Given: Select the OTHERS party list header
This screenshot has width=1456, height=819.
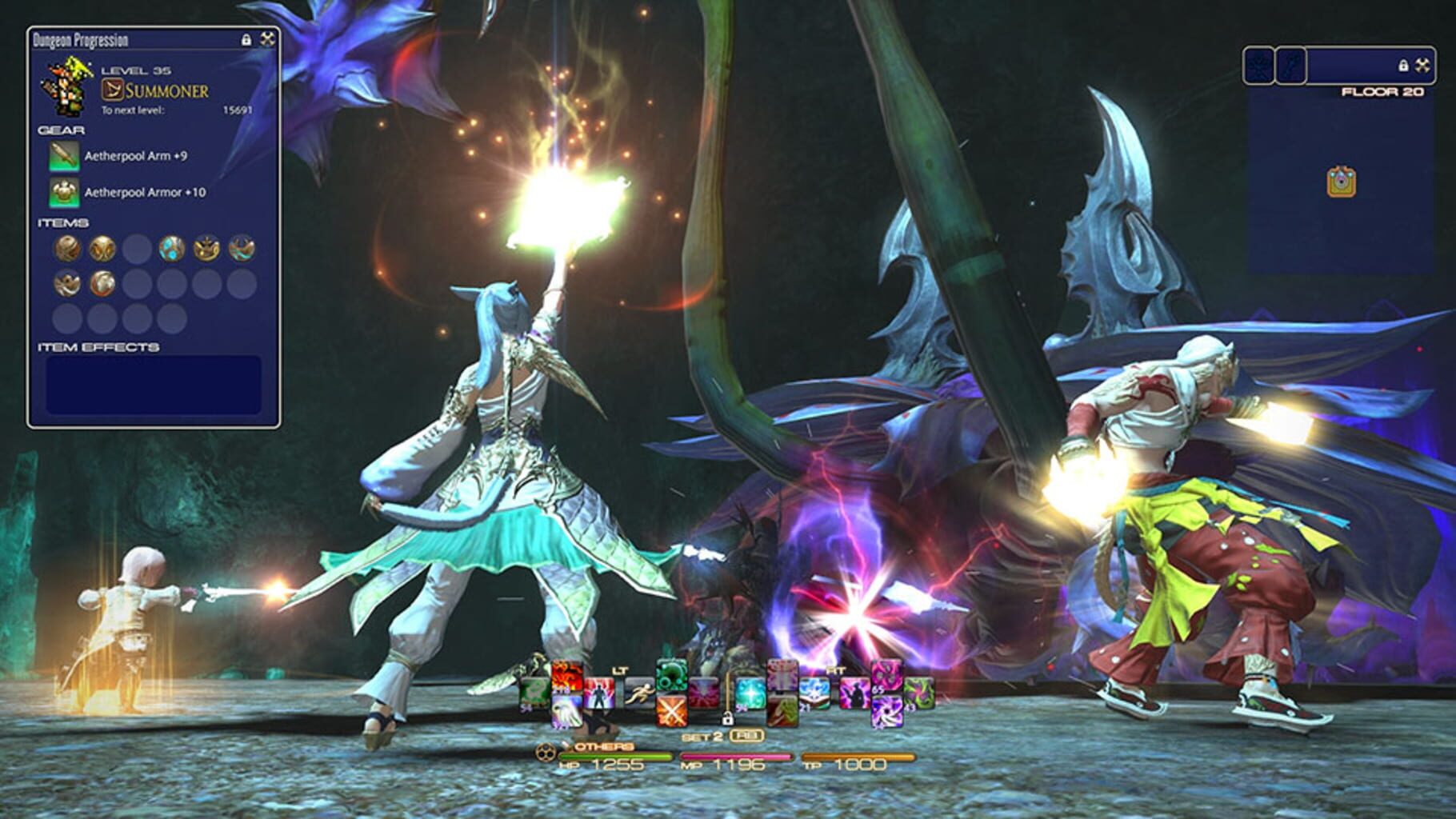Looking at the screenshot, I should [602, 748].
